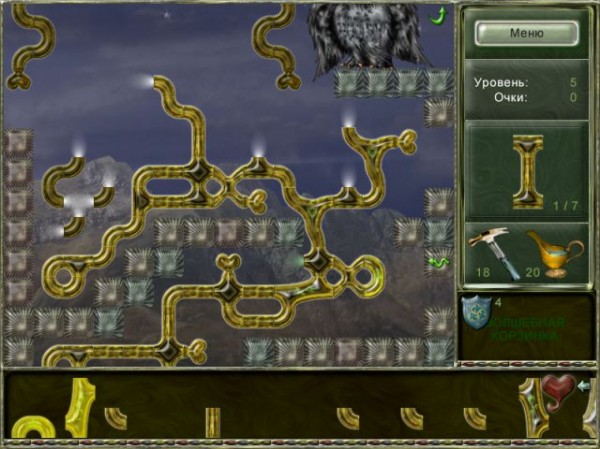Screen dimensions: 600x449
Task: Click the green curved arrow icon
Action: (438, 15)
